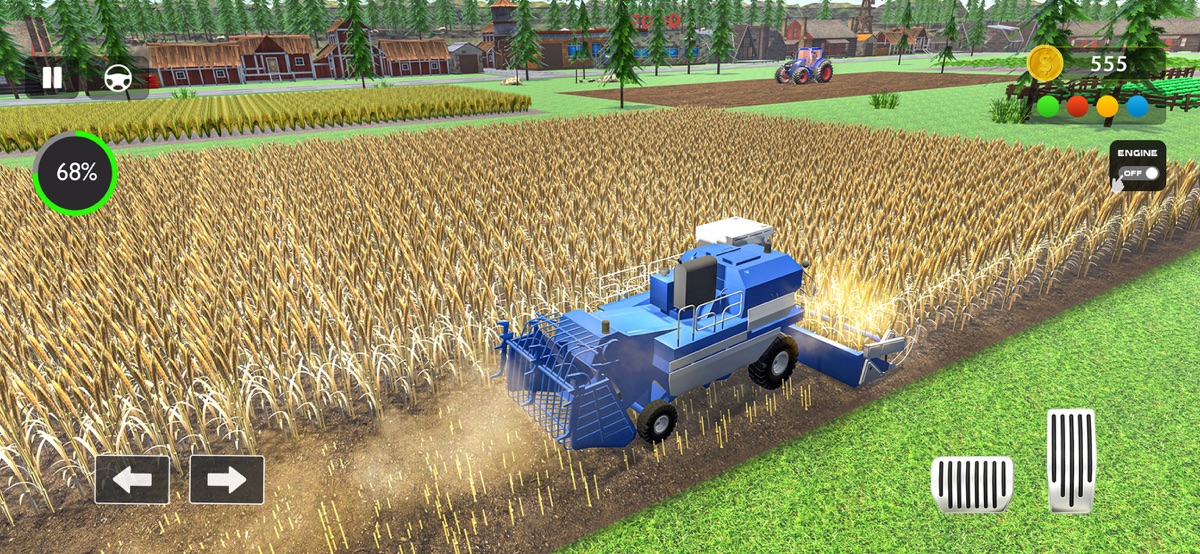The width and height of the screenshot is (1200, 554).
Task: Toggle the Engine switch
Action: pyautogui.click(x=1138, y=166)
